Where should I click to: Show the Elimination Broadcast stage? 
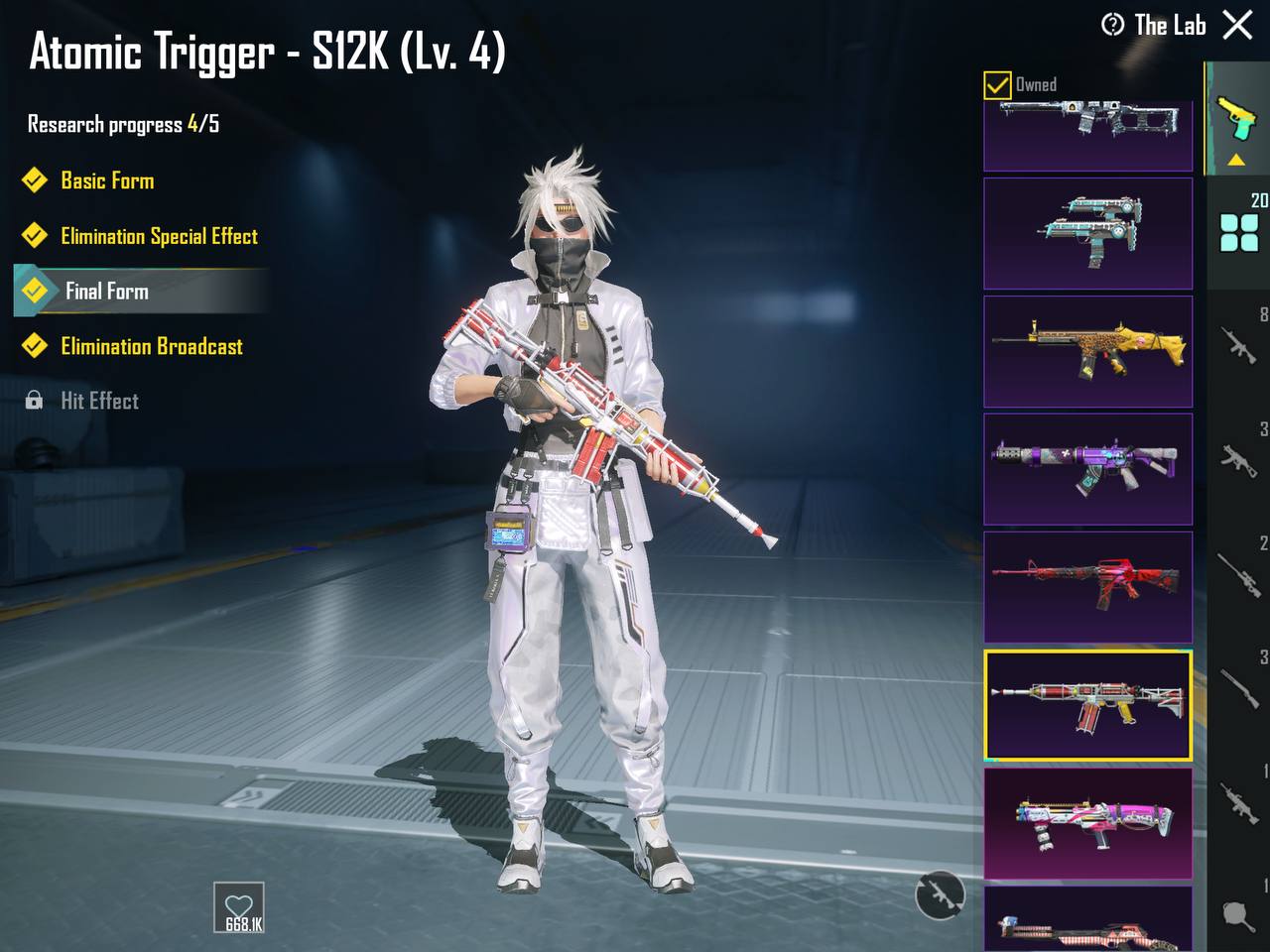click(151, 346)
